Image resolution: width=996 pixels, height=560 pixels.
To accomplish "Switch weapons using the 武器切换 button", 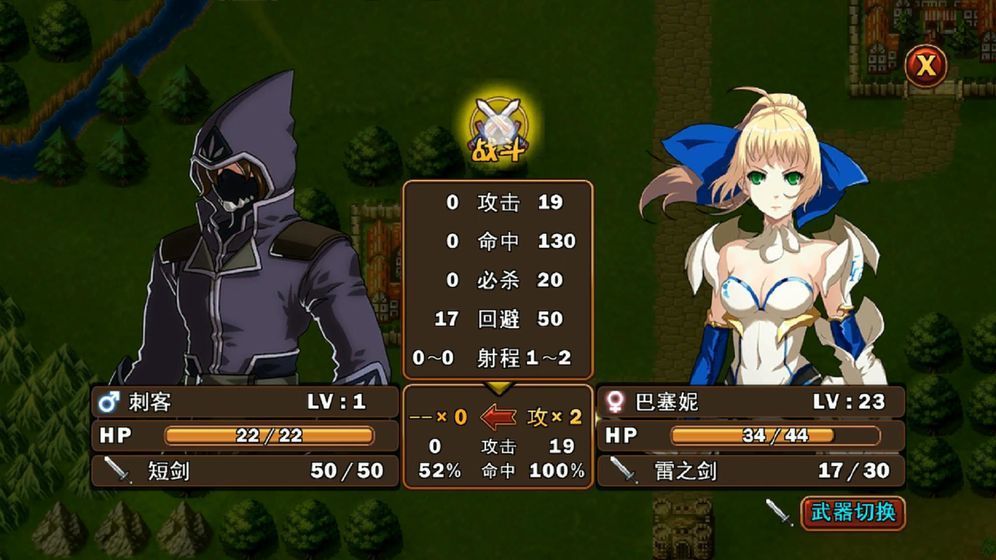I will coord(852,513).
